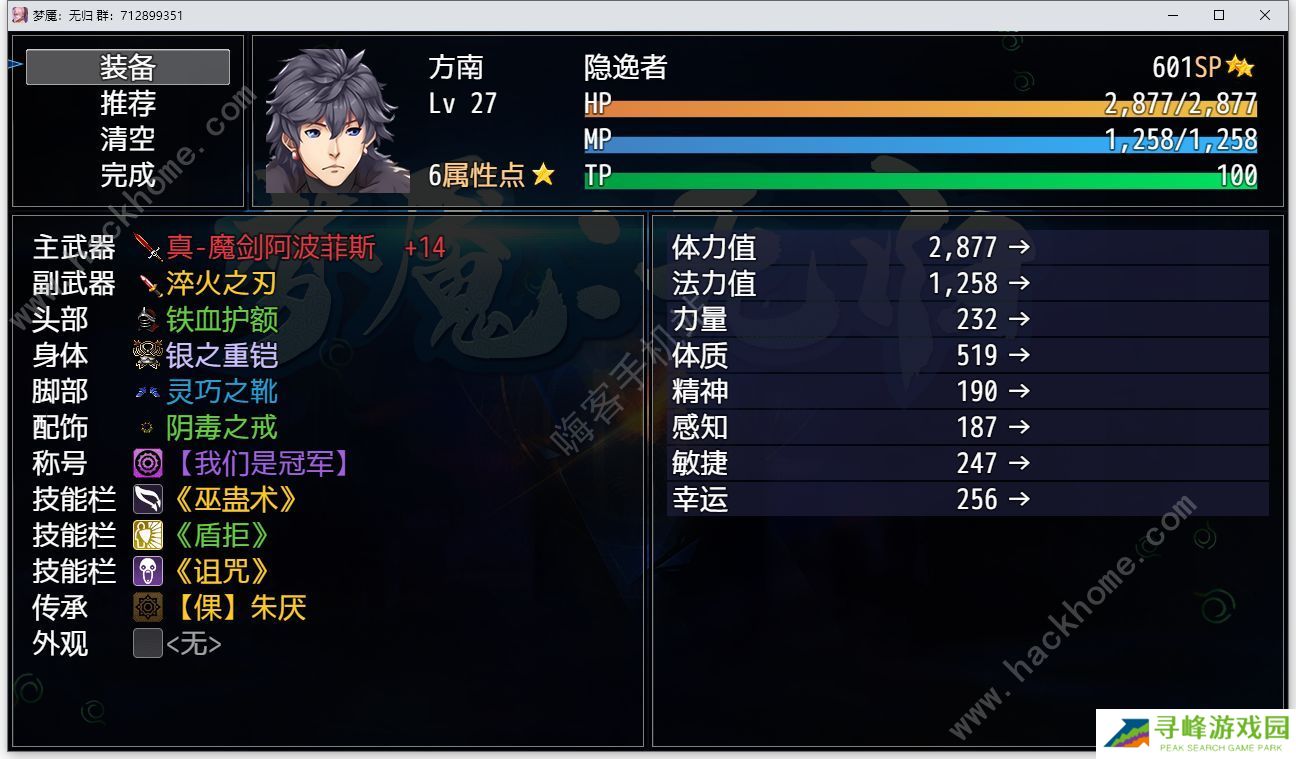Open the 推荐 recommendation menu entry
The image size is (1296, 759).
click(x=128, y=103)
